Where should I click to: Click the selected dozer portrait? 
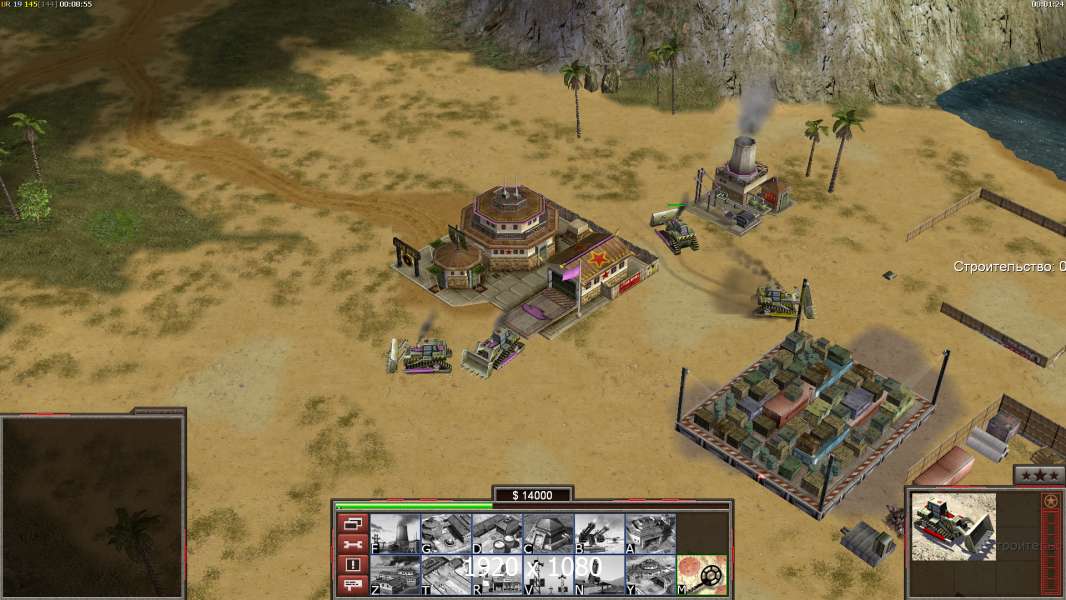[x=953, y=526]
